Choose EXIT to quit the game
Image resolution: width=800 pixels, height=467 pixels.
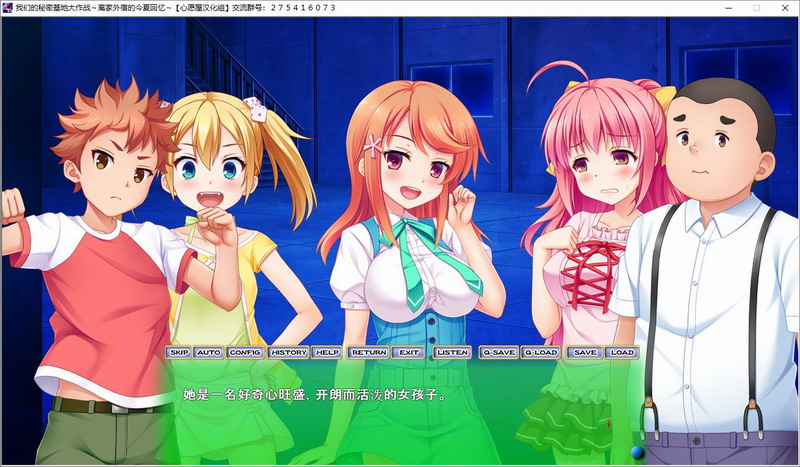coord(407,352)
